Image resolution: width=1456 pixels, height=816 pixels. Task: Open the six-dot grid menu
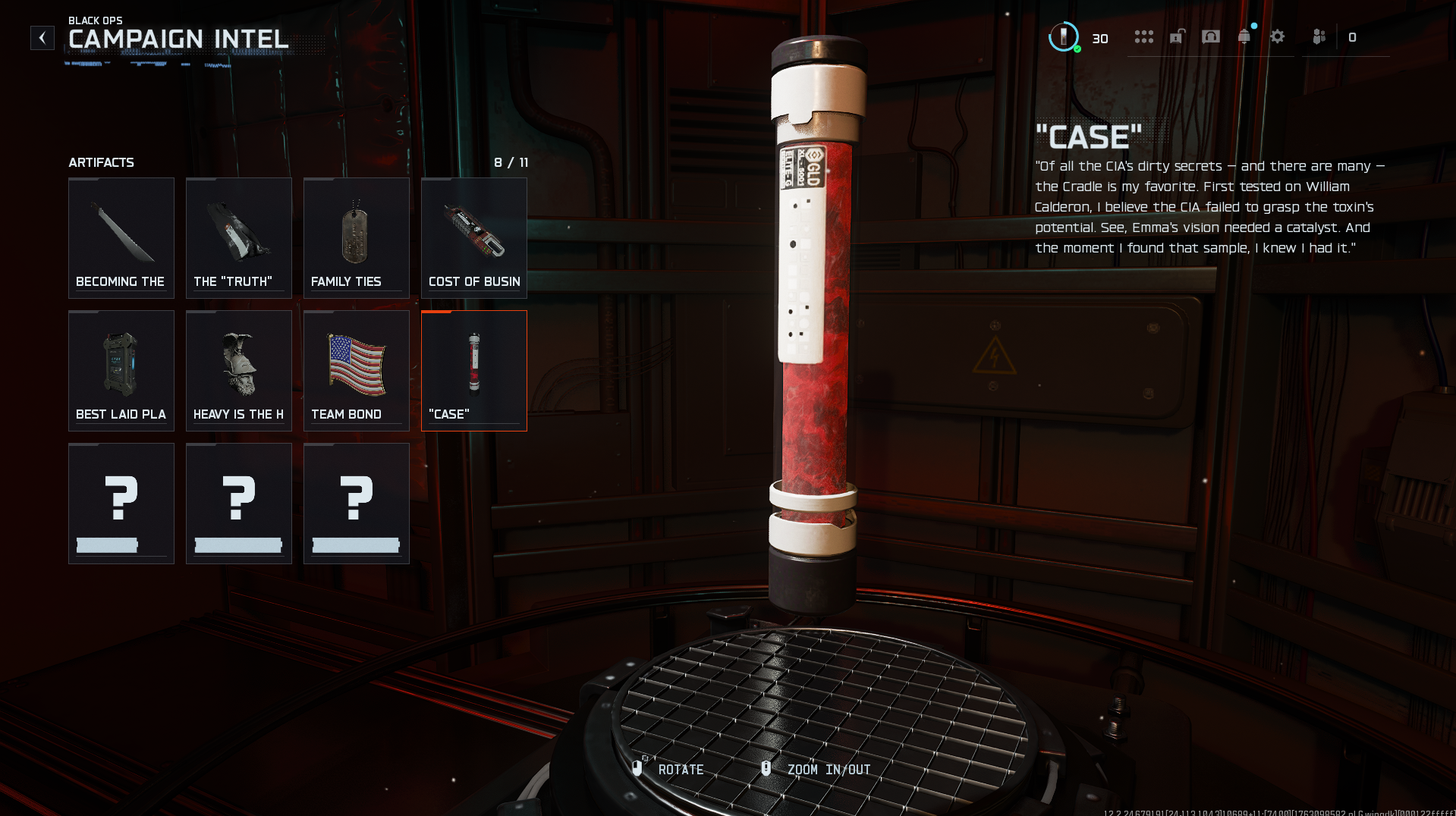[x=1143, y=37]
